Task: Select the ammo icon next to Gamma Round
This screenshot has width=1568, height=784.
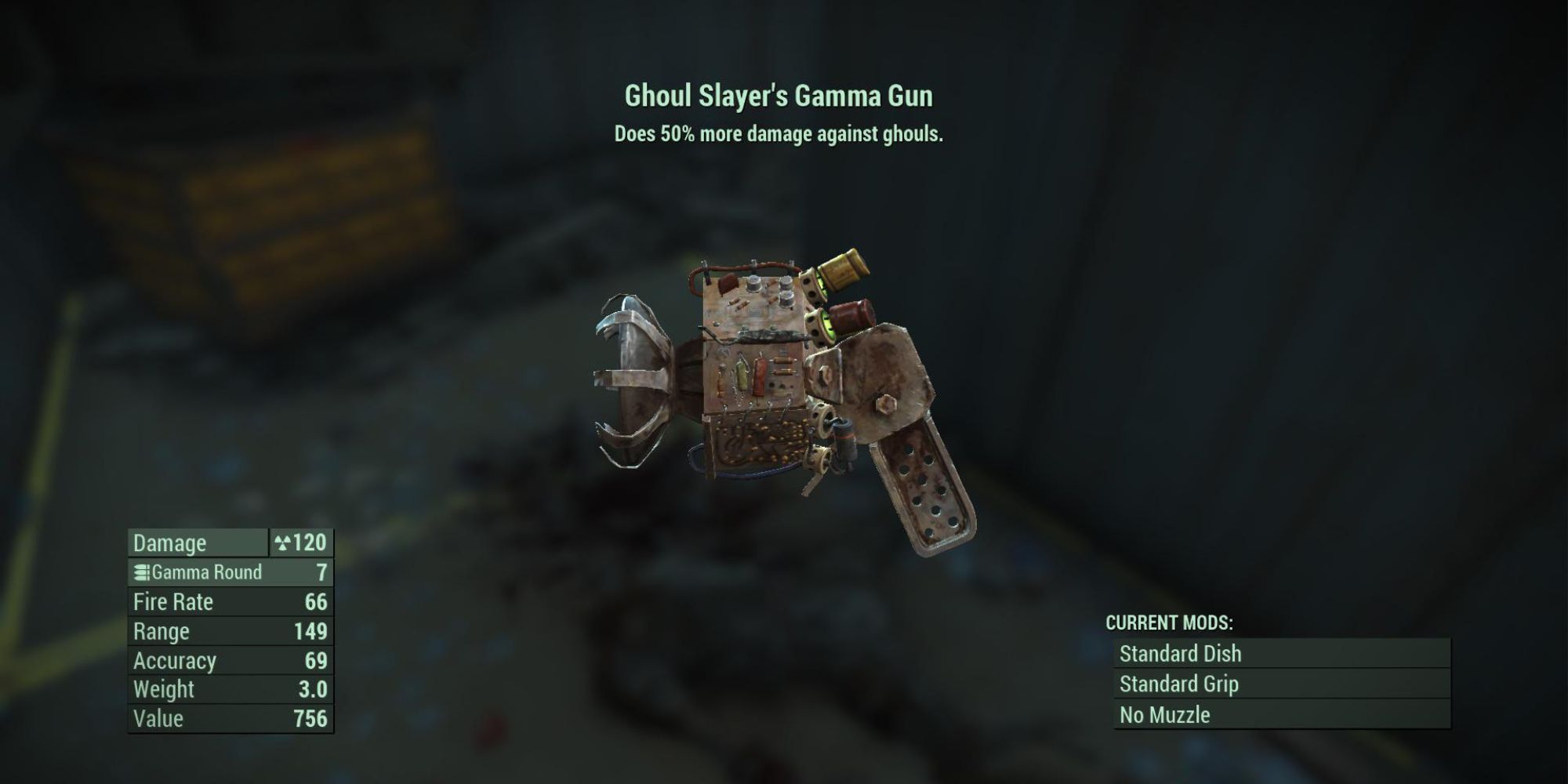Action: [144, 572]
